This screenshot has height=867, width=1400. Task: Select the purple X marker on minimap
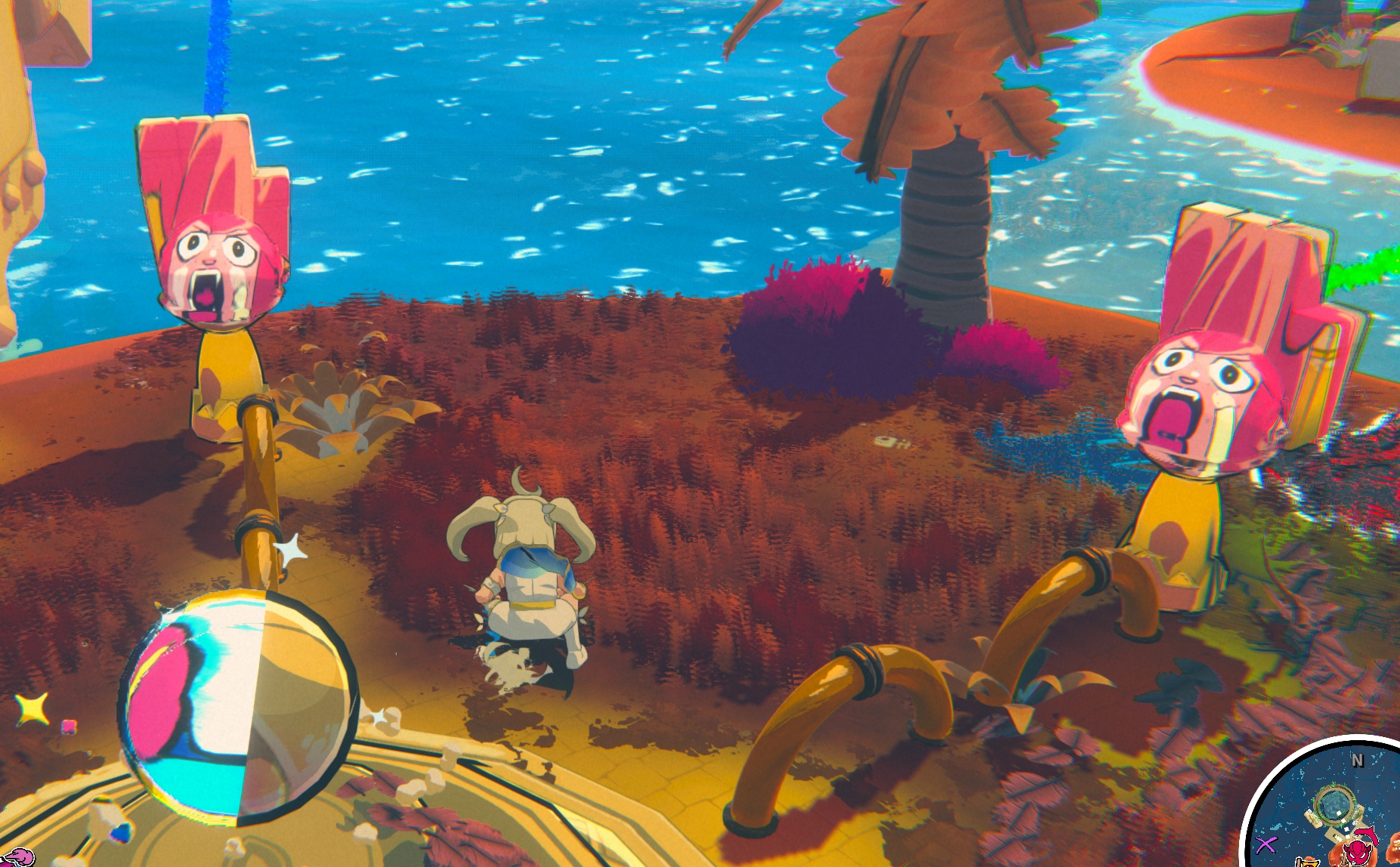pos(1267,844)
